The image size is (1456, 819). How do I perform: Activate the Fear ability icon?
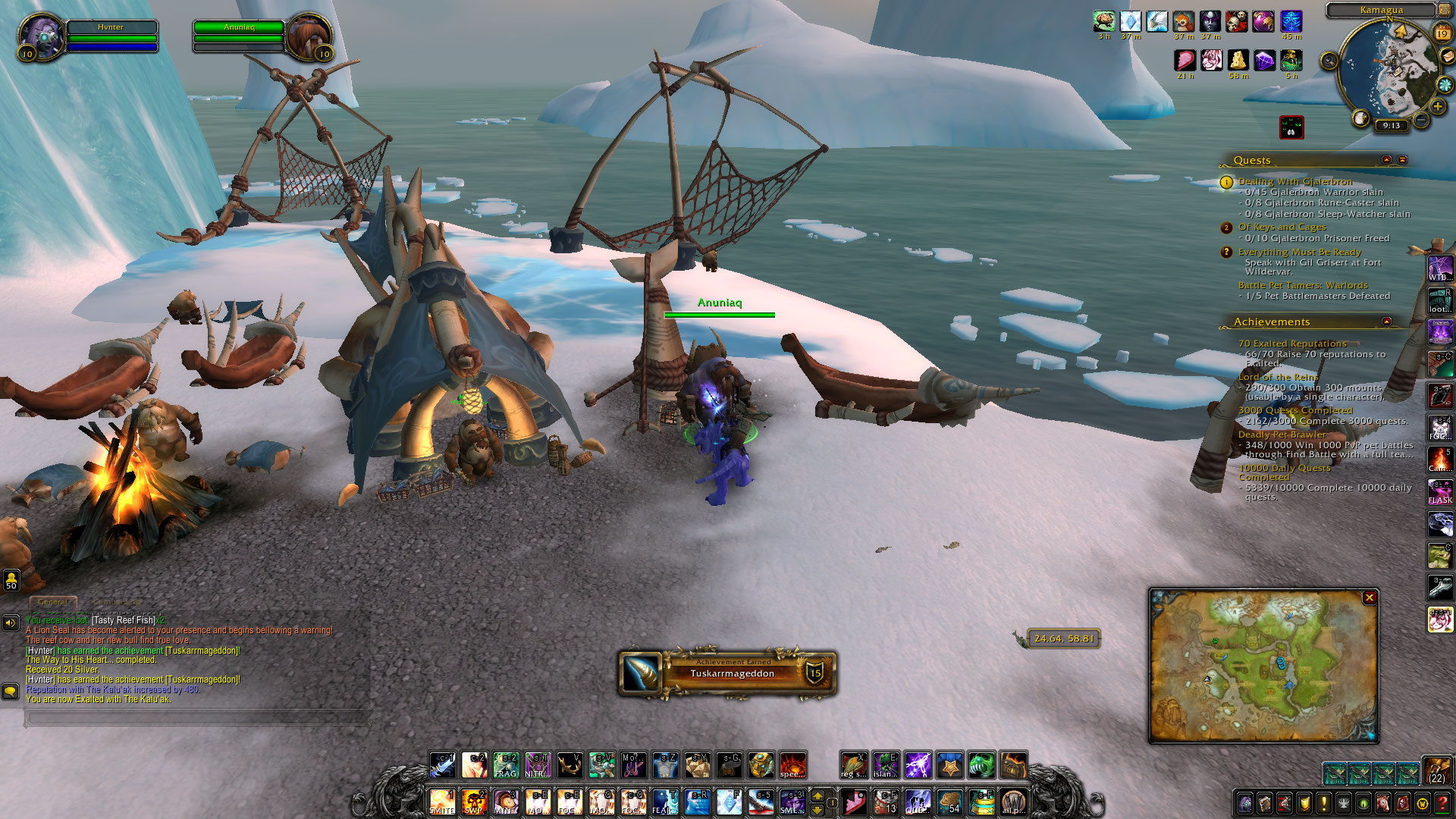(x=665, y=801)
